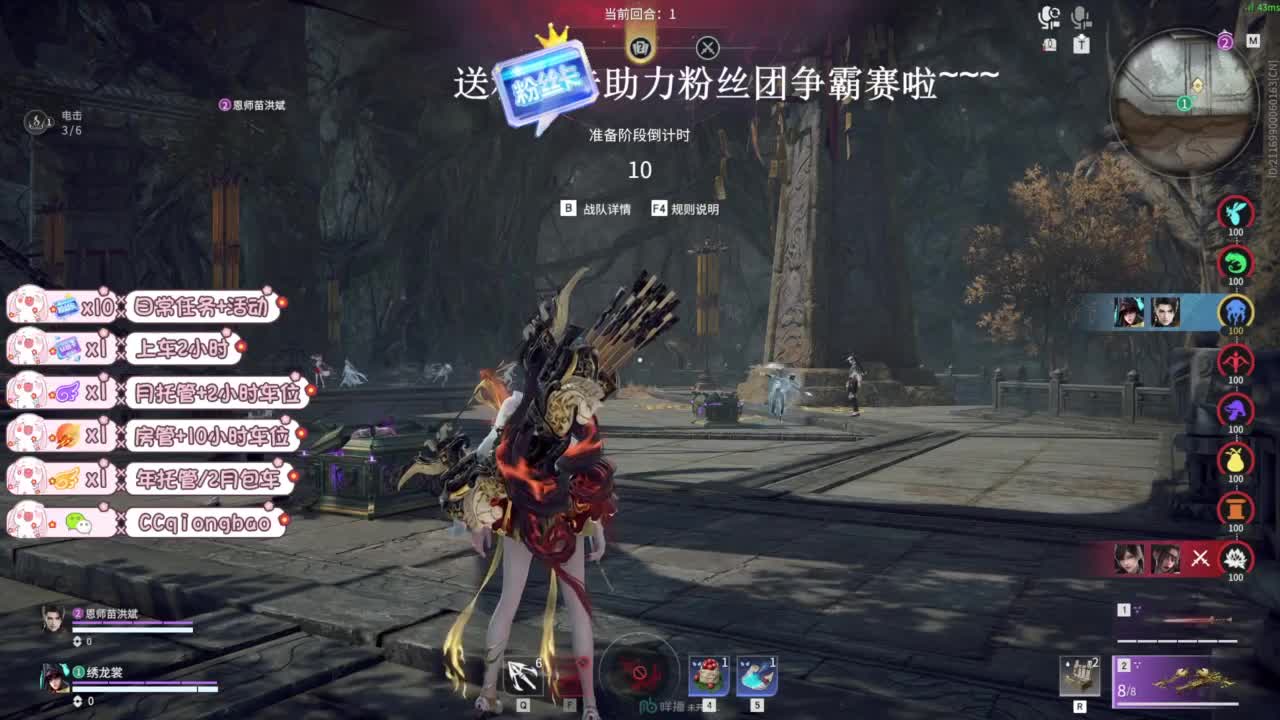This screenshot has width=1280, height=720.
Task: Select the hornet spirit icon
Action: pos(1233,212)
